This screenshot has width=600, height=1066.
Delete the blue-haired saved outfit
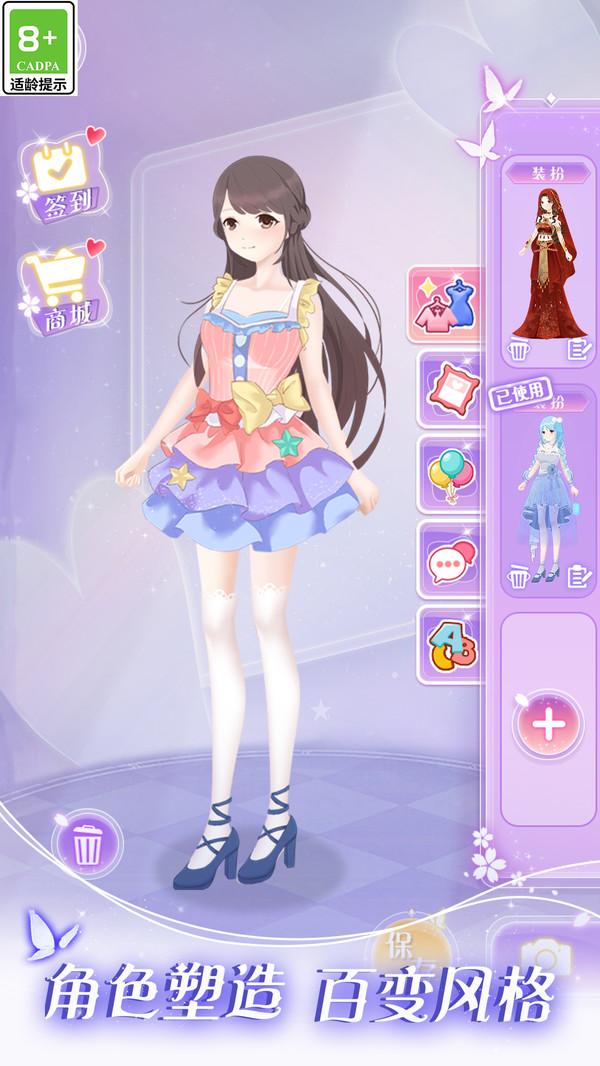517,576
